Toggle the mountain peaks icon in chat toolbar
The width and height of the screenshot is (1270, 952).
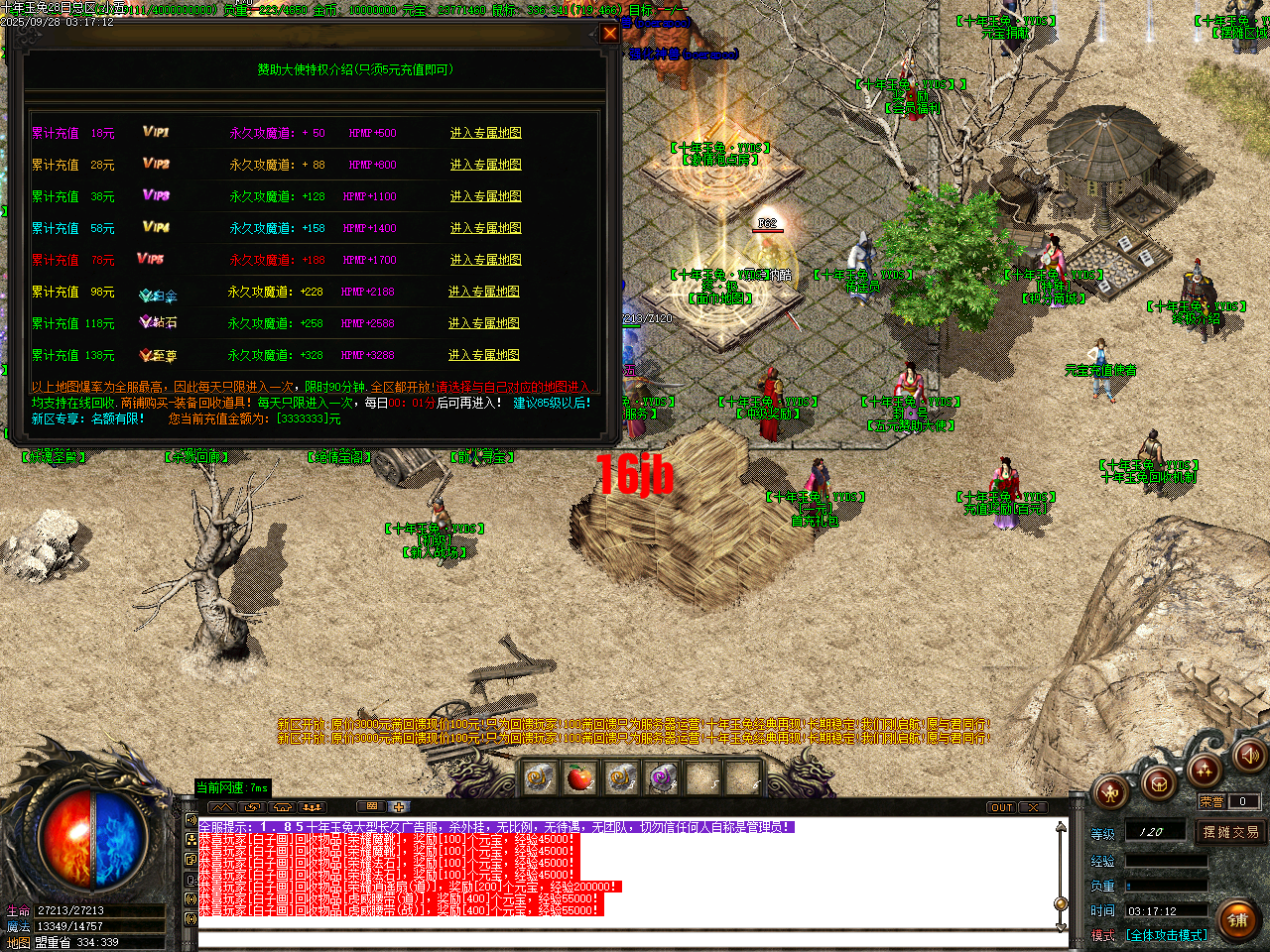tap(223, 808)
